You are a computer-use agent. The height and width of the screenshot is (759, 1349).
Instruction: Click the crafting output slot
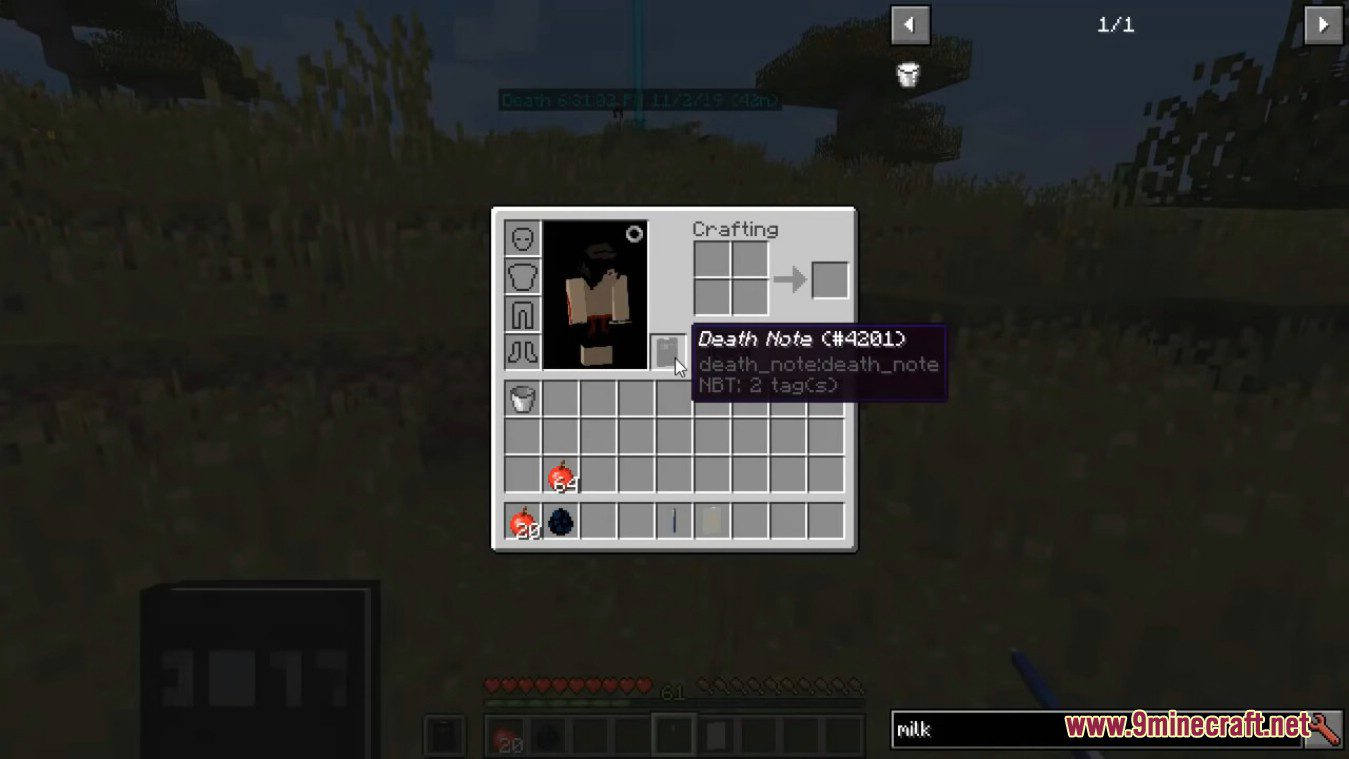pyautogui.click(x=830, y=280)
